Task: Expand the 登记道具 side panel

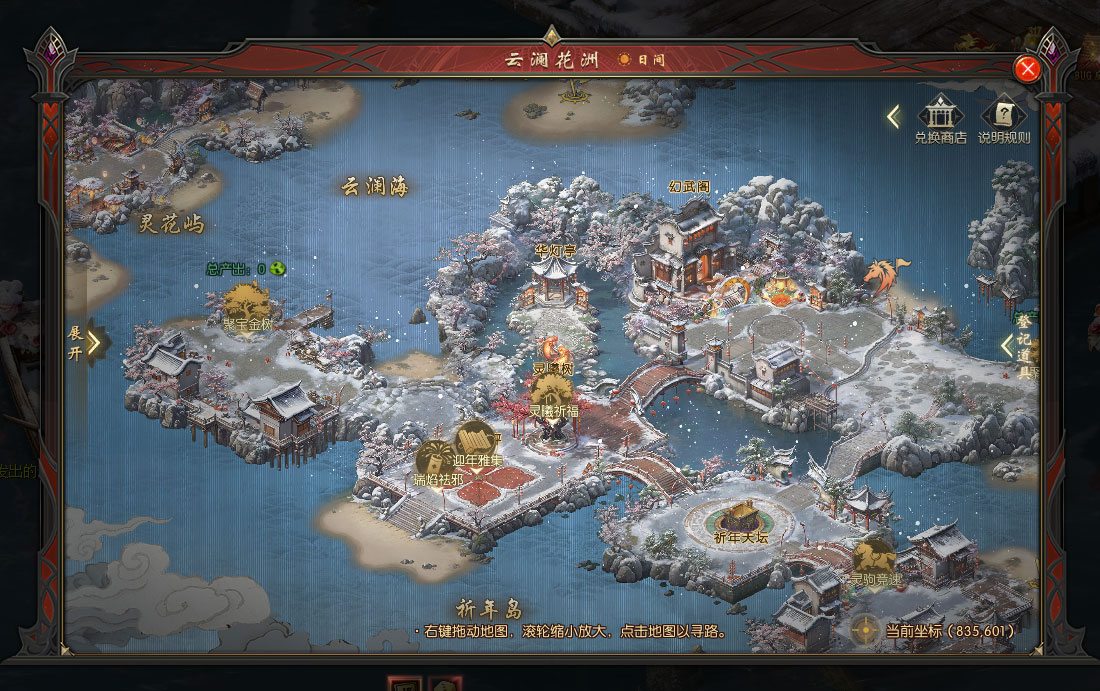Action: pos(1009,346)
